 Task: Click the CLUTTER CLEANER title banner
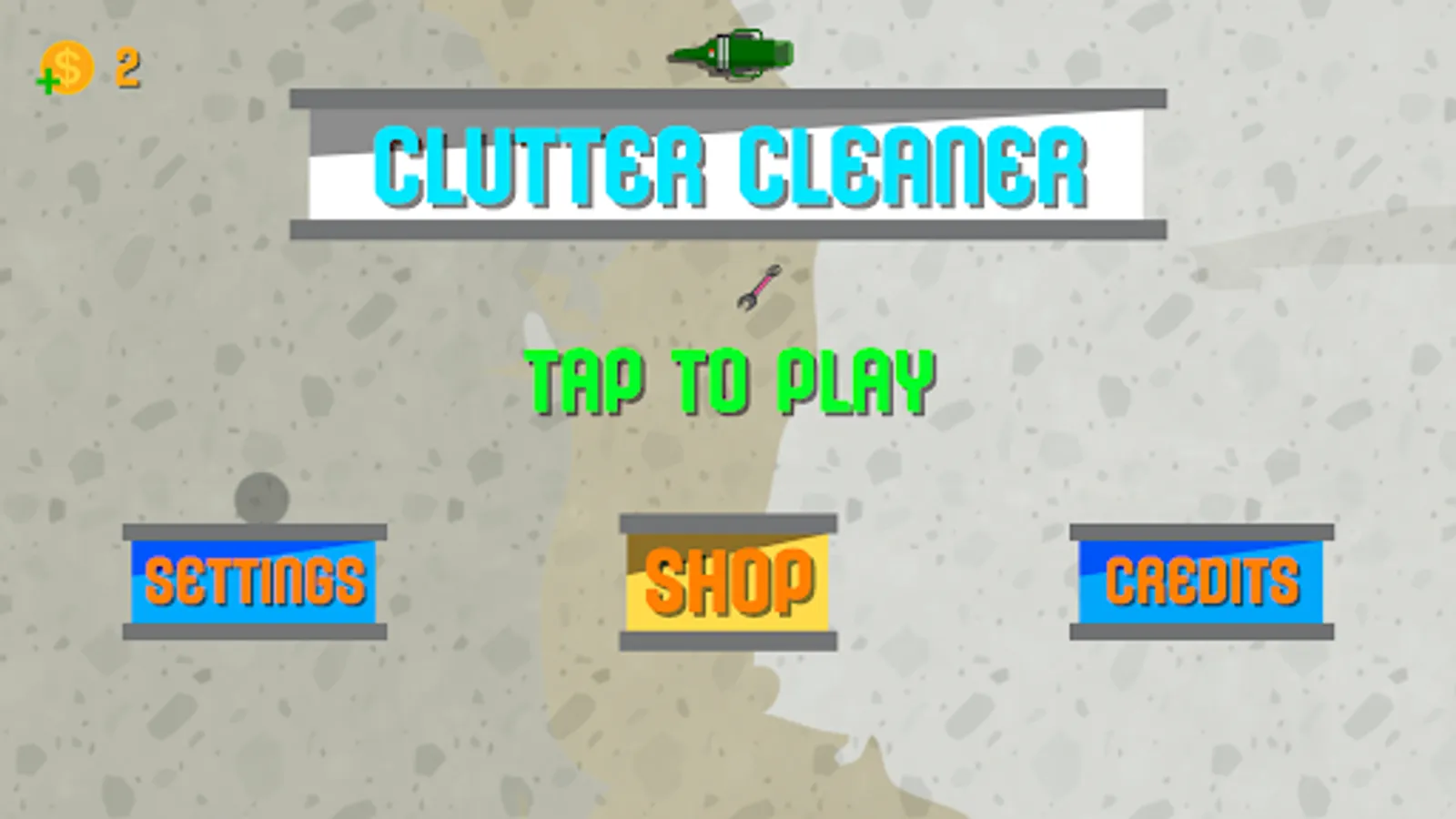(728, 164)
